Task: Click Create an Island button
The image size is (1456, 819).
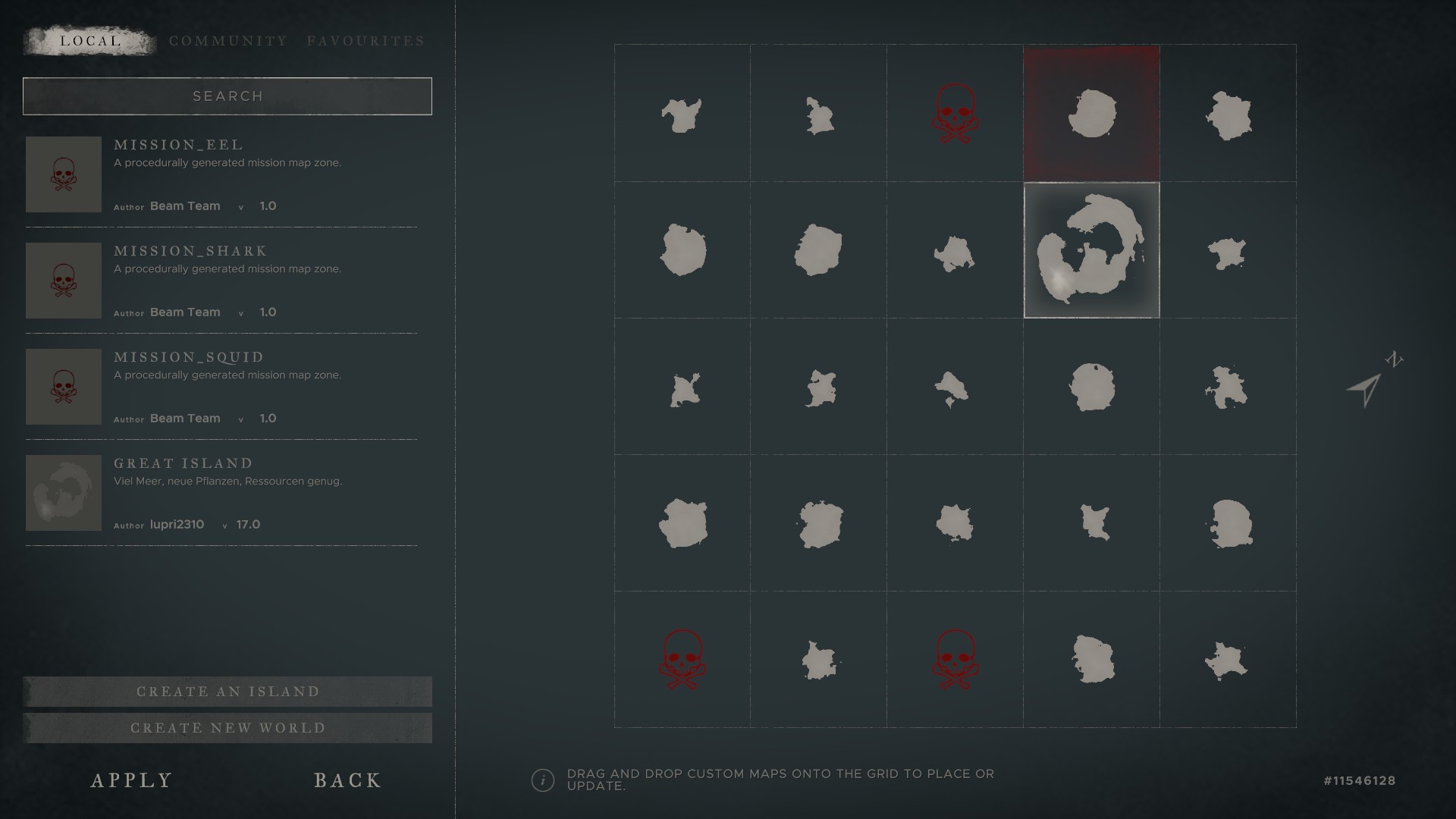Action: click(227, 692)
